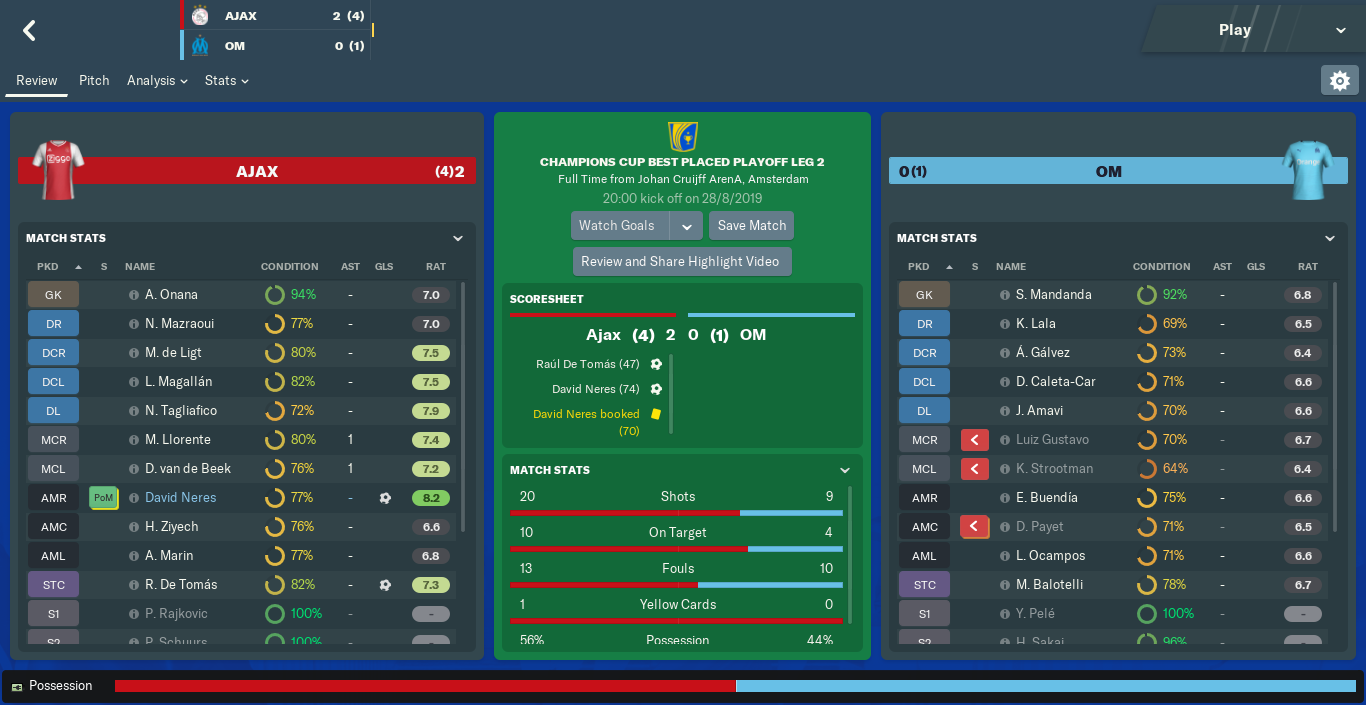Watch Goals of the match

(x=620, y=226)
